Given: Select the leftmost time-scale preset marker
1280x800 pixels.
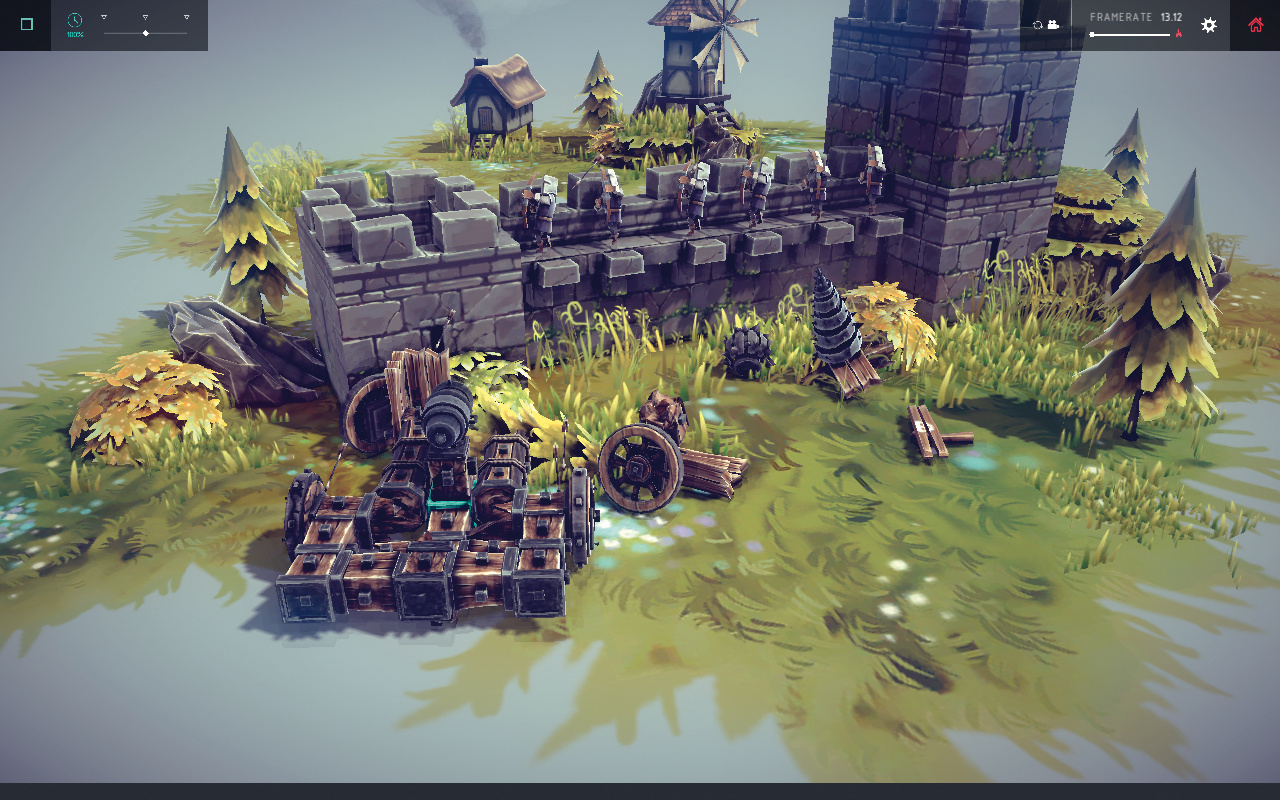Looking at the screenshot, I should click(104, 17).
